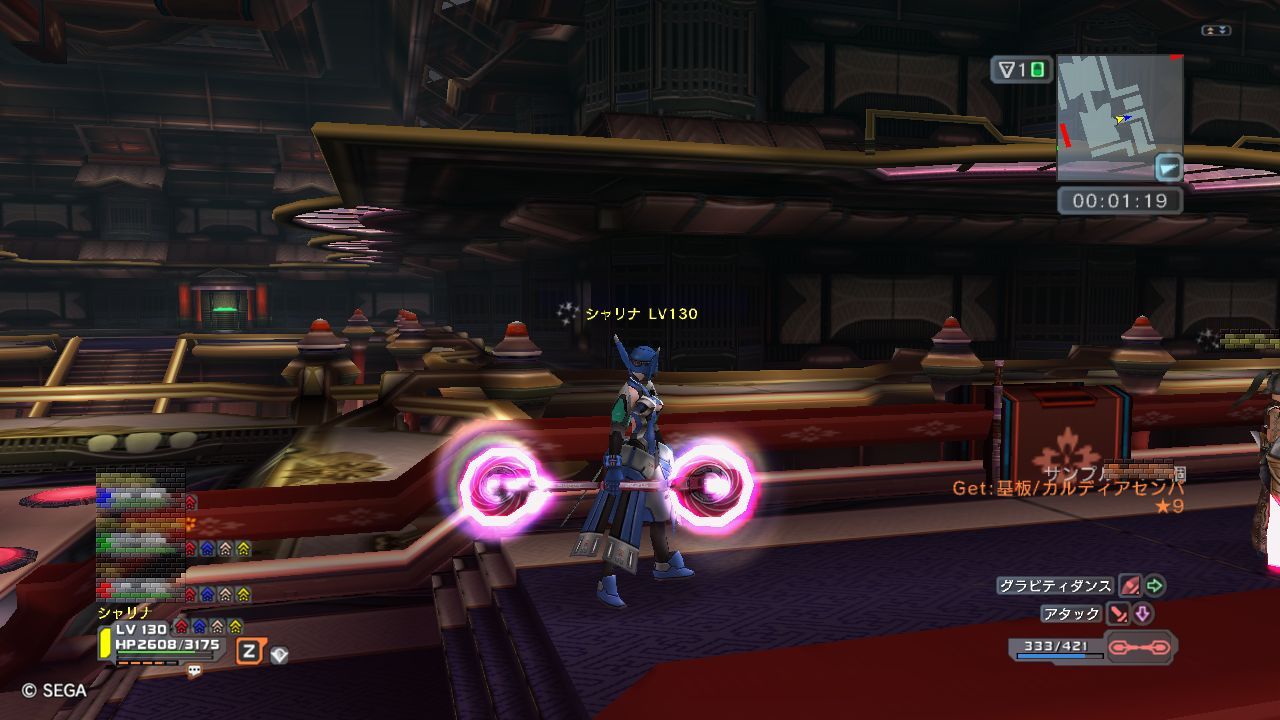Click the equipped double saber weapon icon

(x=1142, y=648)
